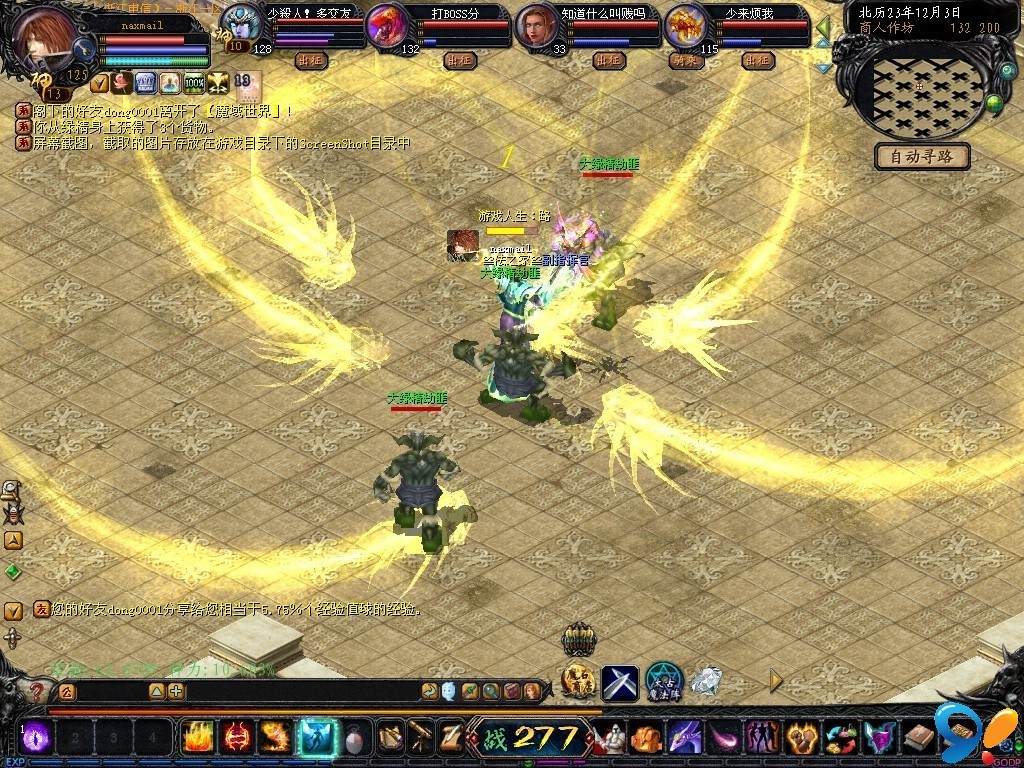Select the 打BOSS分 pet portrait

click(x=387, y=26)
